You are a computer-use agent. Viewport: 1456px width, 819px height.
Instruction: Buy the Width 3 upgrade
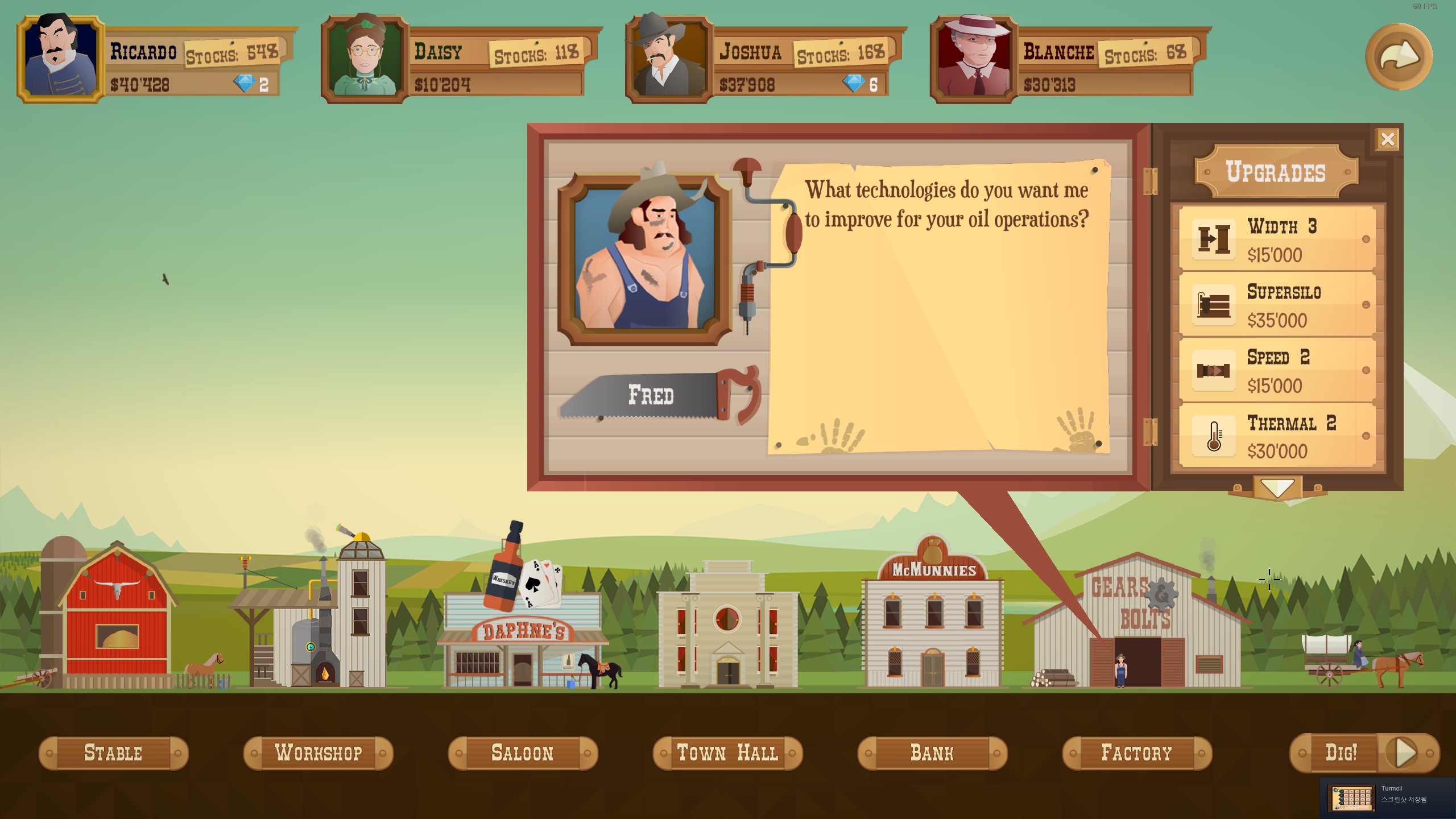tap(1277, 239)
